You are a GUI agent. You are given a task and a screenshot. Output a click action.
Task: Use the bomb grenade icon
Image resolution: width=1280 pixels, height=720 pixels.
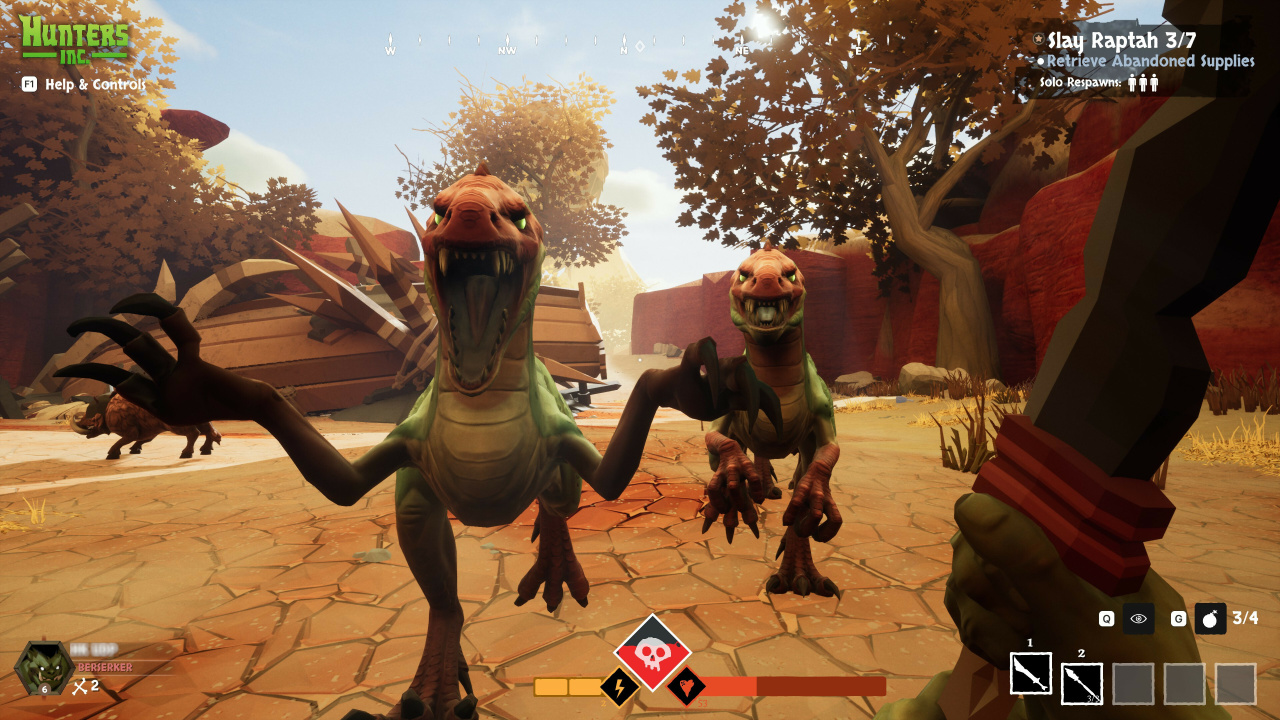pos(1210,619)
